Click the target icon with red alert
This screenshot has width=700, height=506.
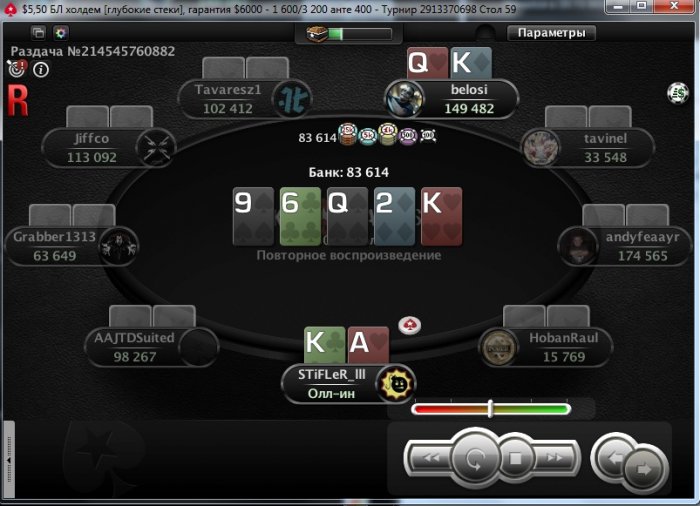click(17, 69)
